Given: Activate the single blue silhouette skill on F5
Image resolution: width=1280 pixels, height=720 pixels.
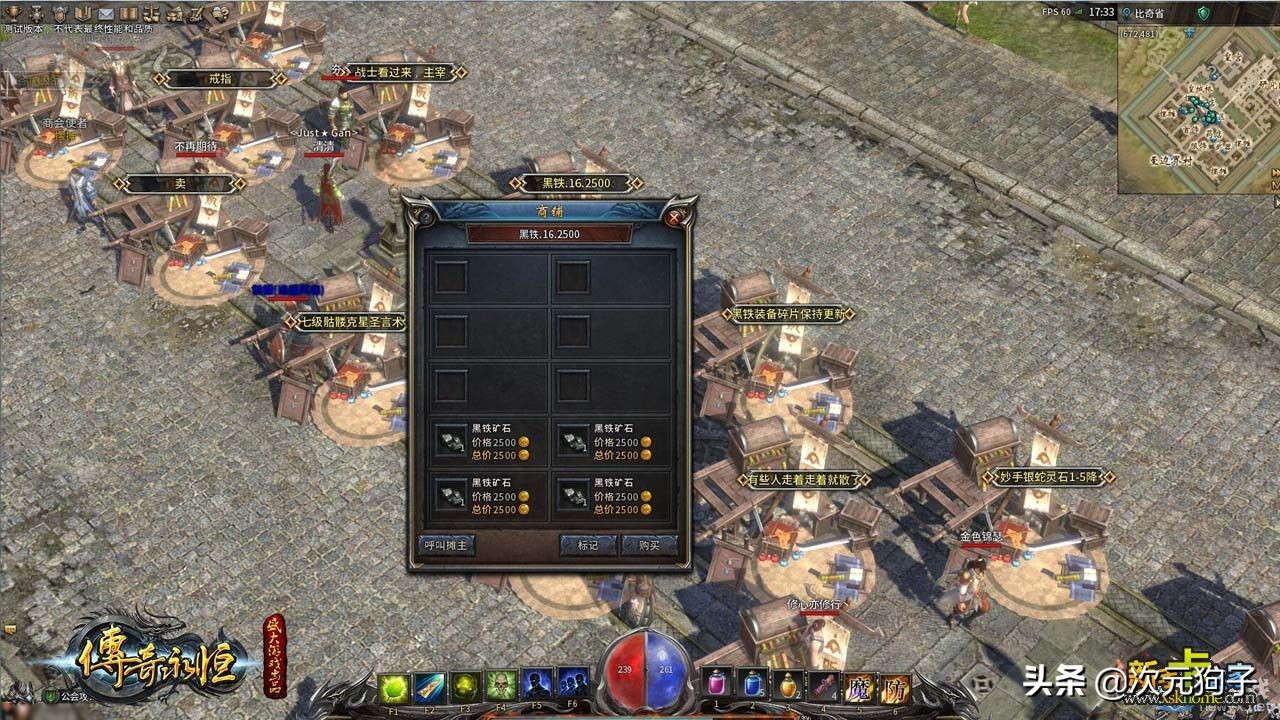Looking at the screenshot, I should coord(537,686).
